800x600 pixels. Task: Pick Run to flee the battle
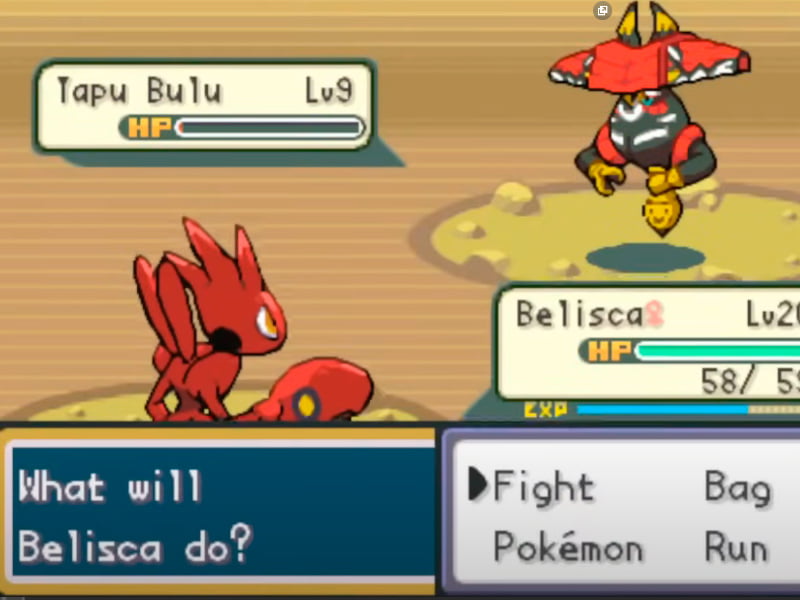735,547
